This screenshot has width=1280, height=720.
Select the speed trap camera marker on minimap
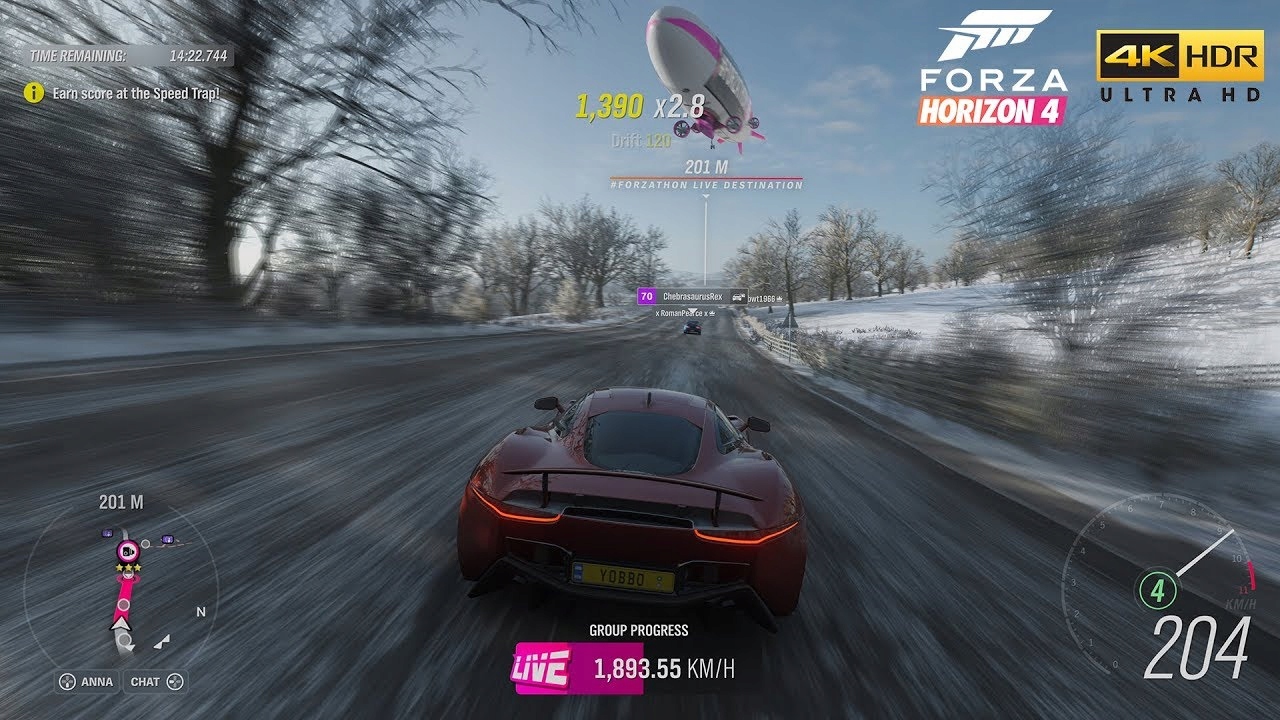pyautogui.click(x=127, y=550)
